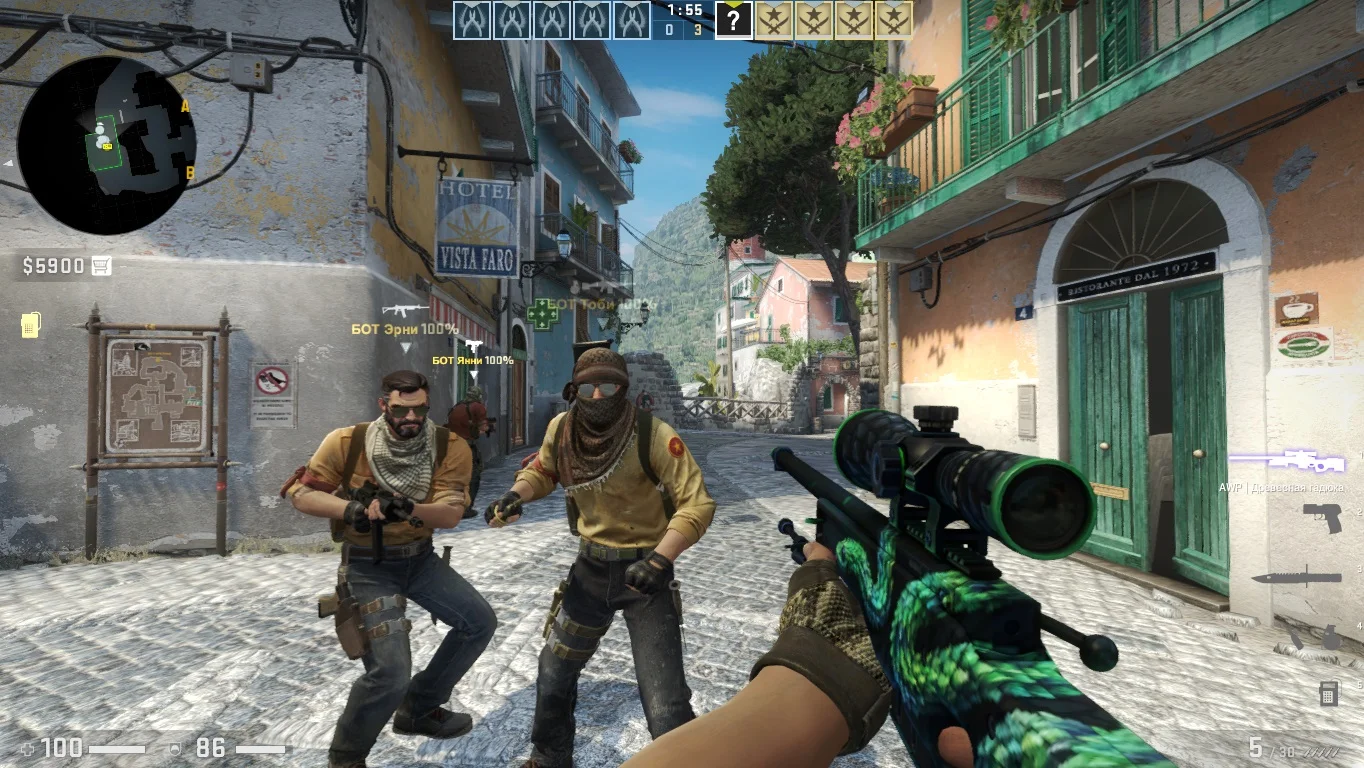Select the molotov bottle icon
Image resolution: width=1364 pixels, height=768 pixels.
tap(1297, 637)
